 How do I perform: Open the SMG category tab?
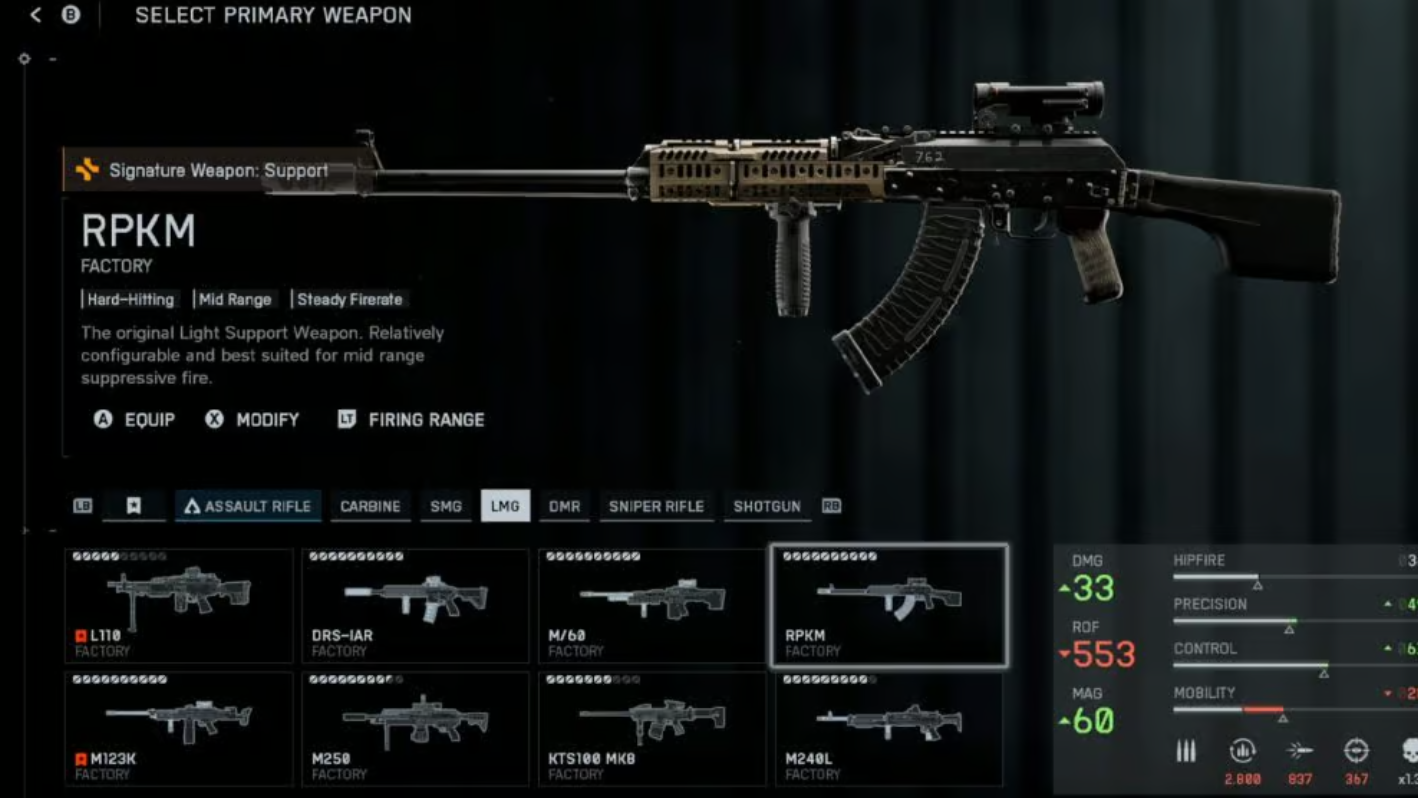(446, 506)
